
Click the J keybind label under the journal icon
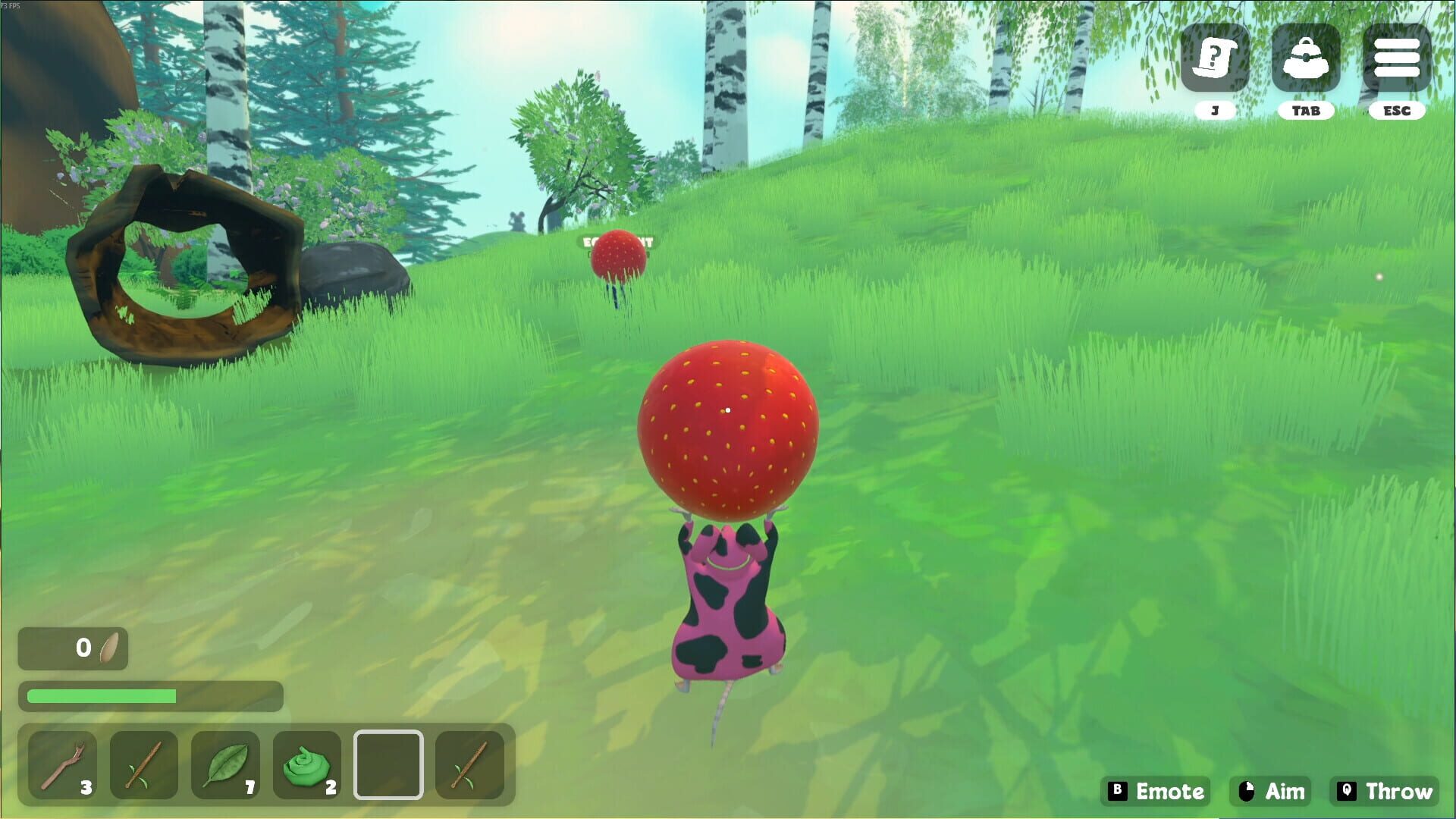point(1214,110)
